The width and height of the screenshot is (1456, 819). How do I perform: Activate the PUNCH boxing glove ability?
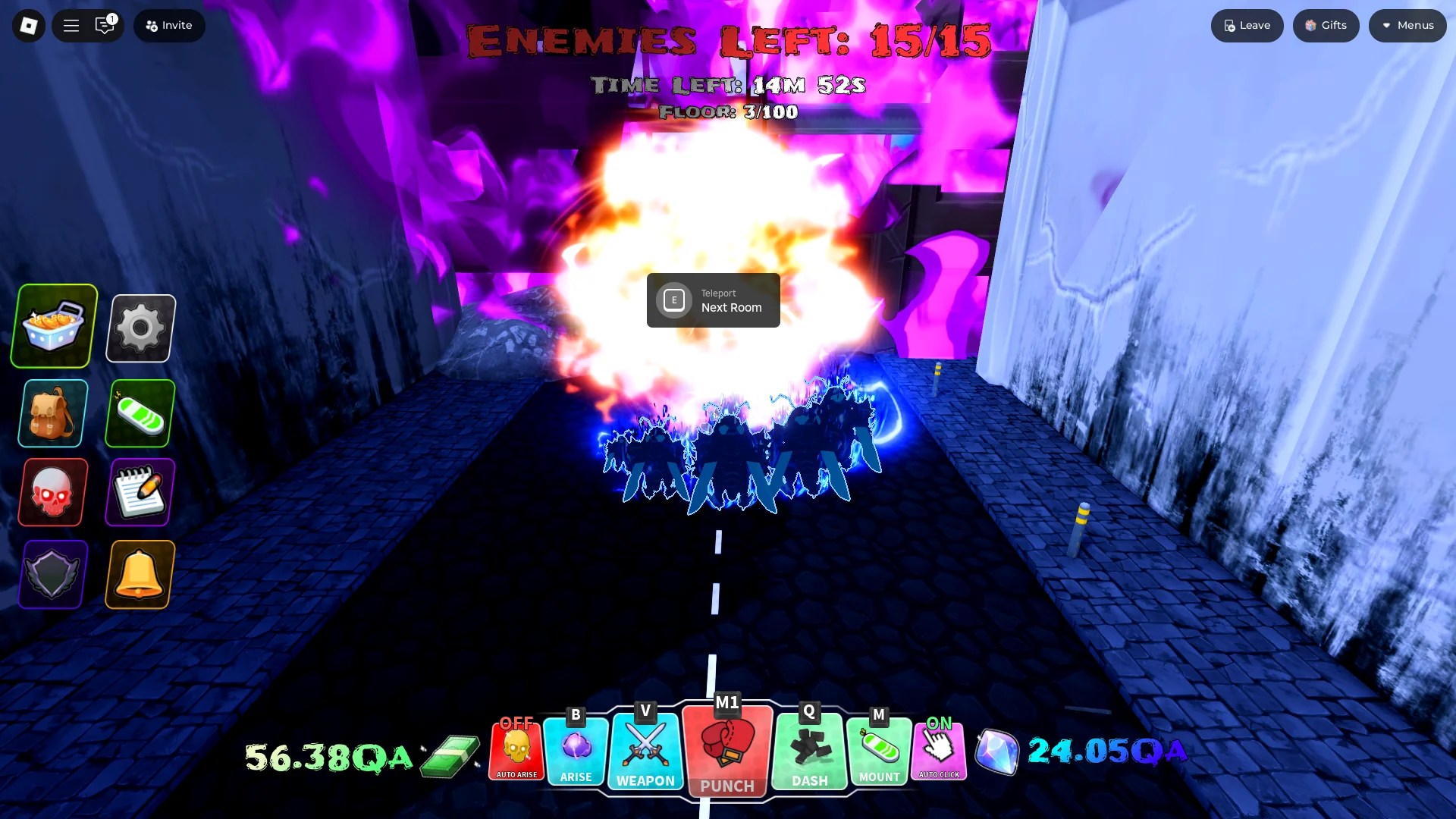[726, 751]
